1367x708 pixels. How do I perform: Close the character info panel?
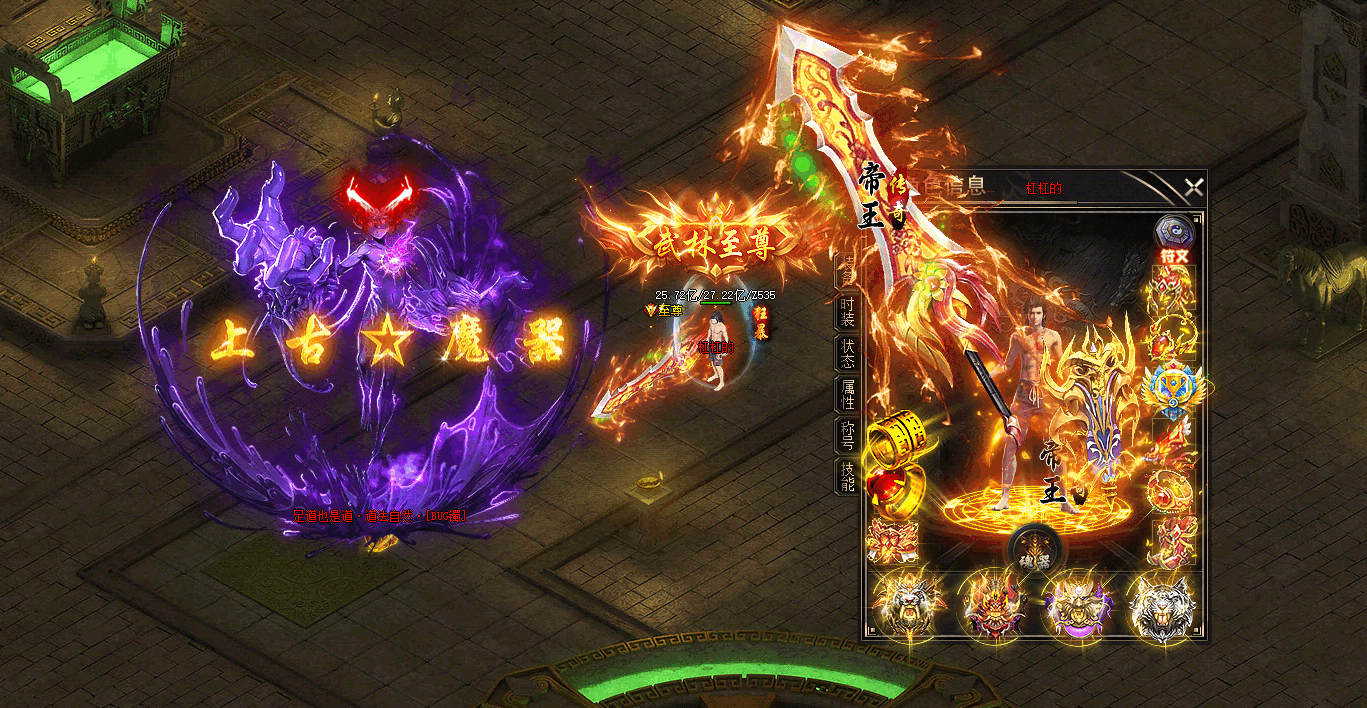[x=1193, y=187]
